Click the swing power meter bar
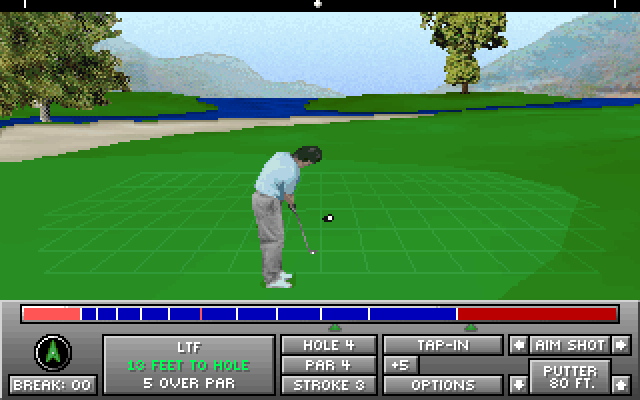Screen dimensions: 640x400 pyautogui.click(x=320, y=314)
